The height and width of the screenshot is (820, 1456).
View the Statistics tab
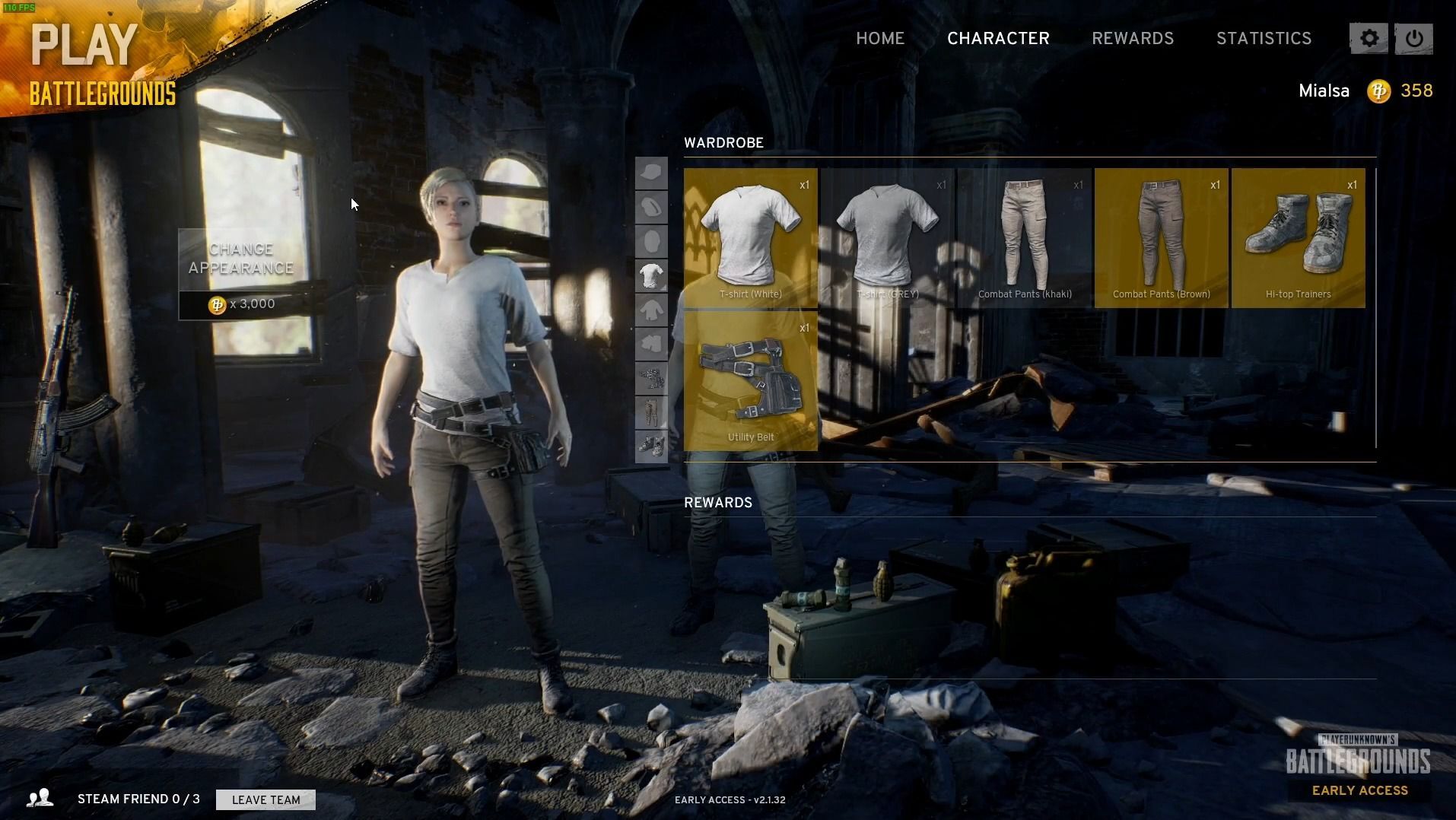(x=1264, y=39)
